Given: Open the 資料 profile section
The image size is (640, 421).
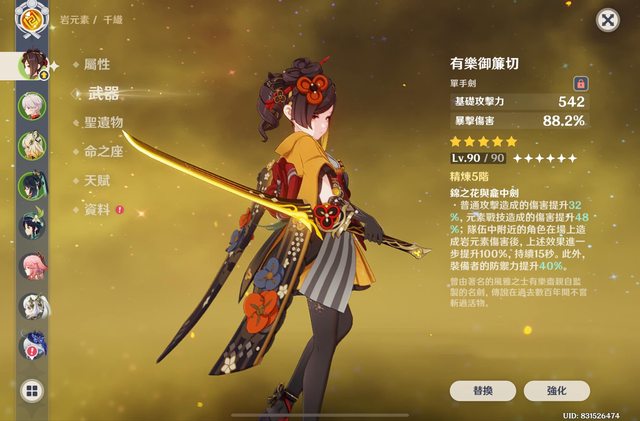Looking at the screenshot, I should (x=97, y=210).
